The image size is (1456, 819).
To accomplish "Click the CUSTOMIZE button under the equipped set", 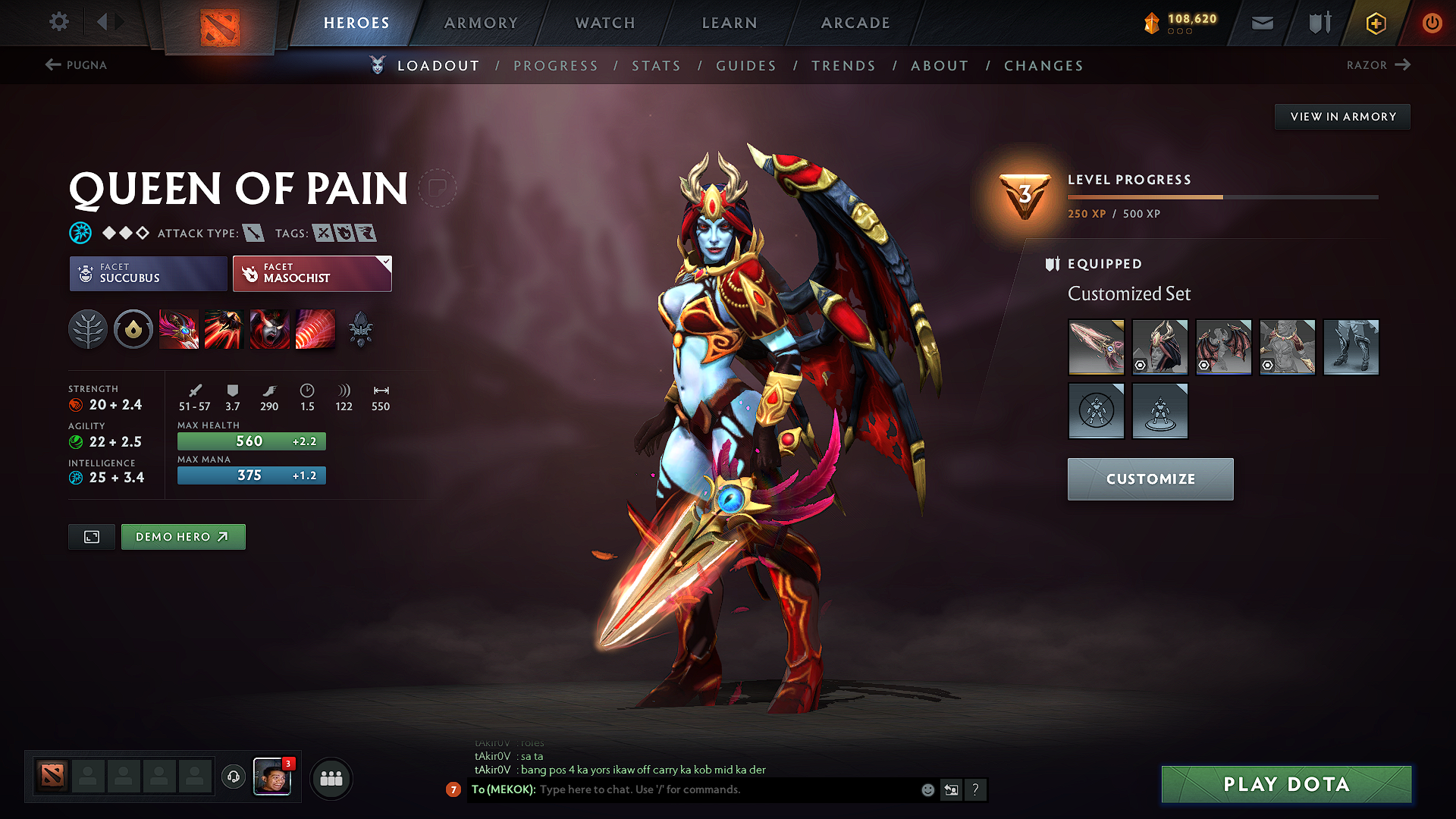I will pyautogui.click(x=1150, y=479).
